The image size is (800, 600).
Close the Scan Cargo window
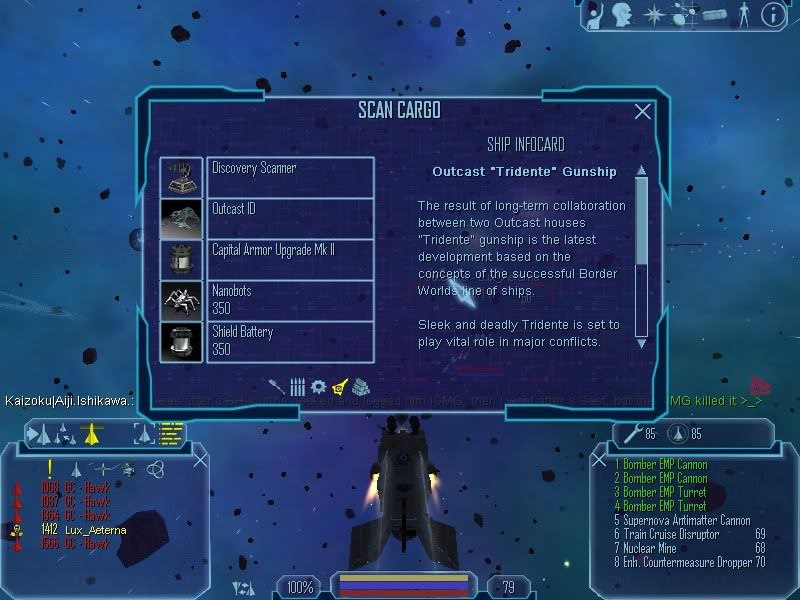click(643, 112)
